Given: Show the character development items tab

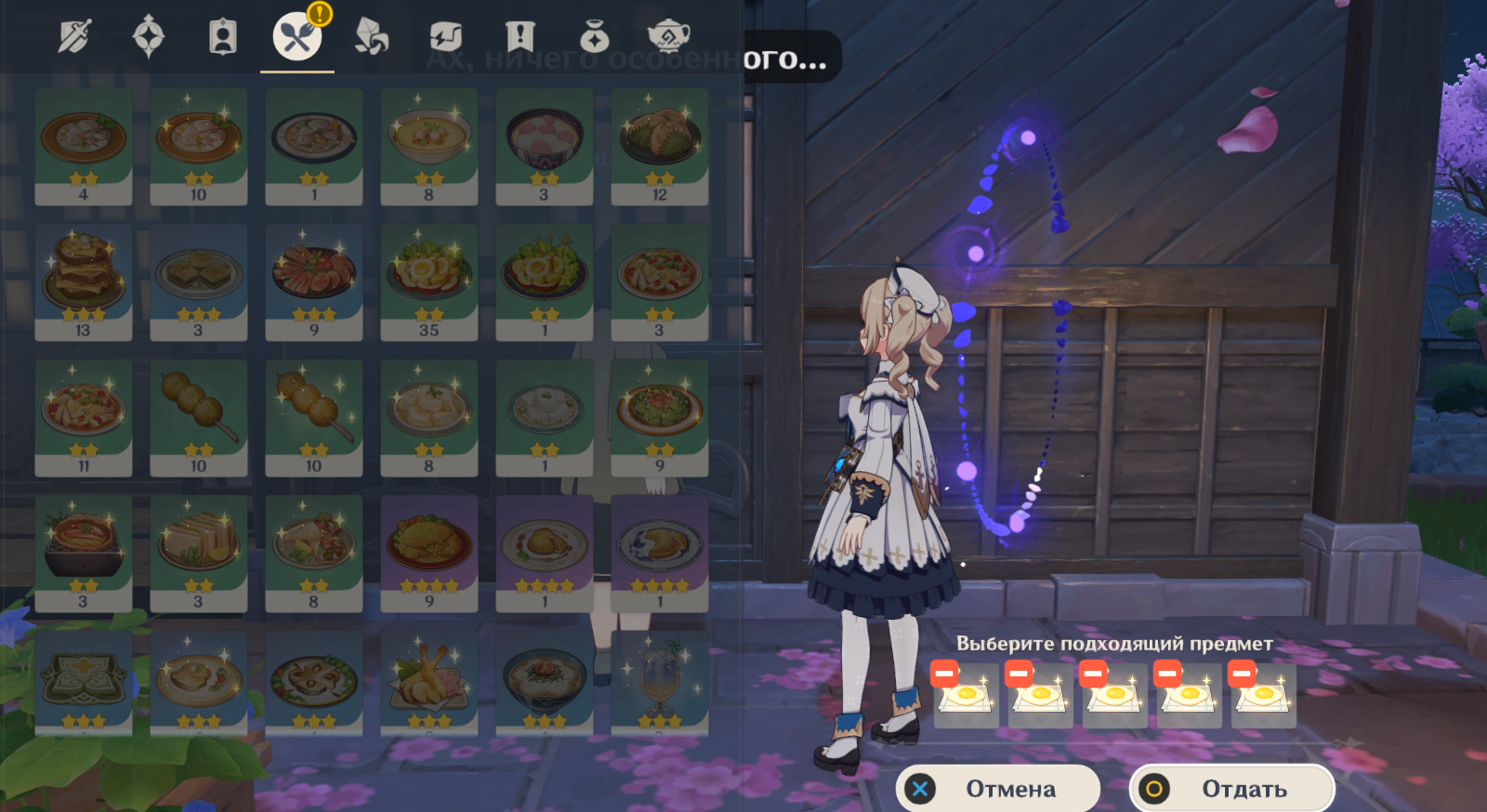Looking at the screenshot, I should (223, 37).
